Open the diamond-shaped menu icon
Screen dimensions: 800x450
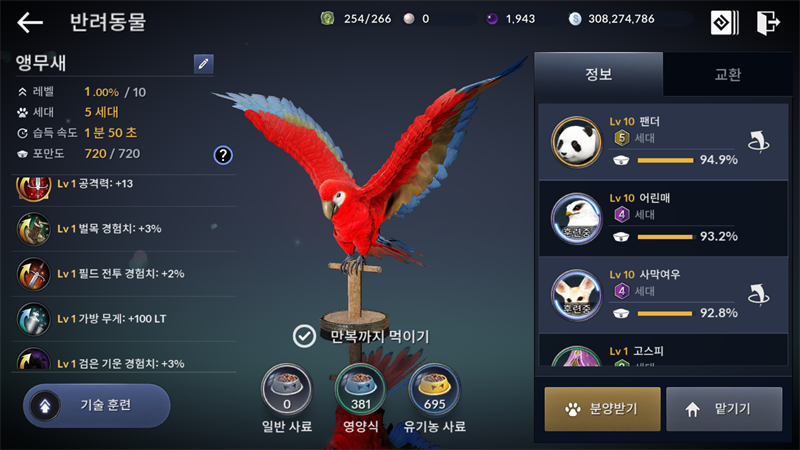coord(724,22)
